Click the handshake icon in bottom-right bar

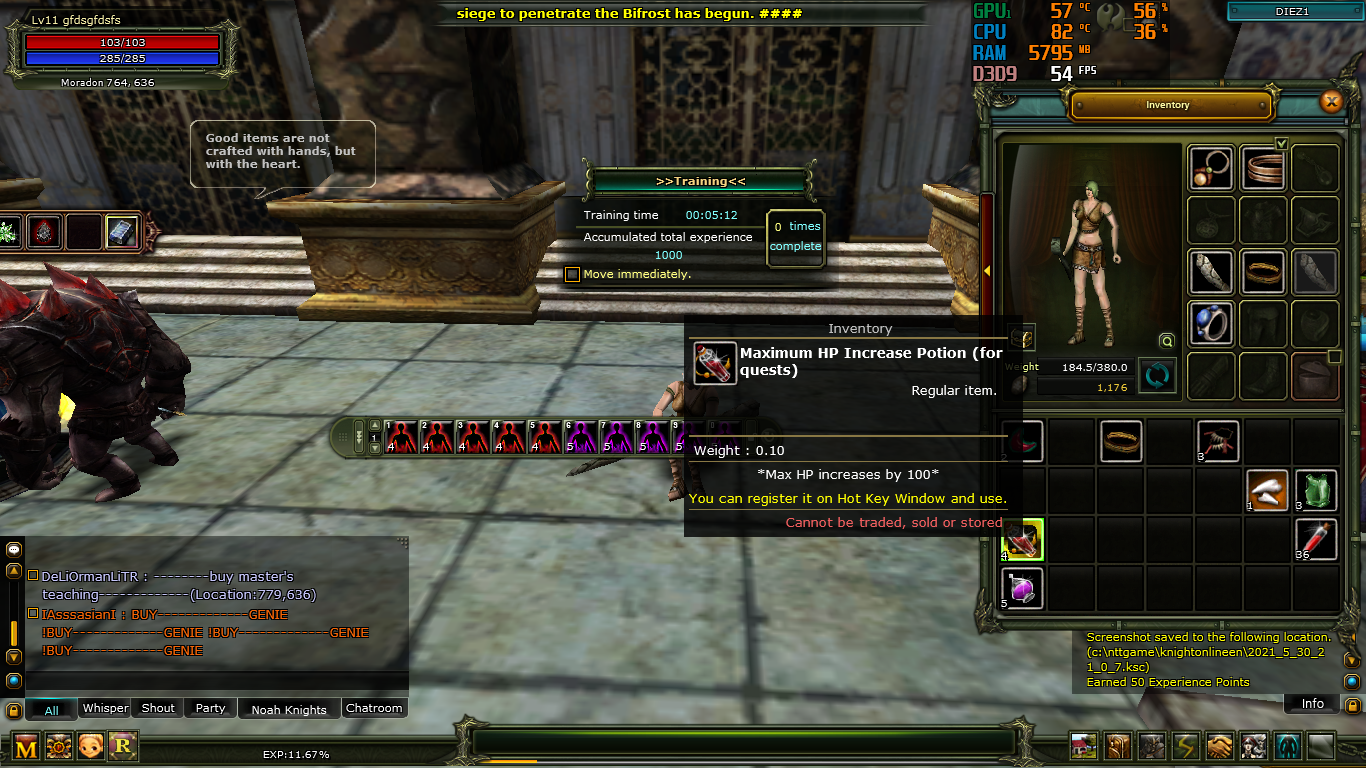click(1219, 746)
